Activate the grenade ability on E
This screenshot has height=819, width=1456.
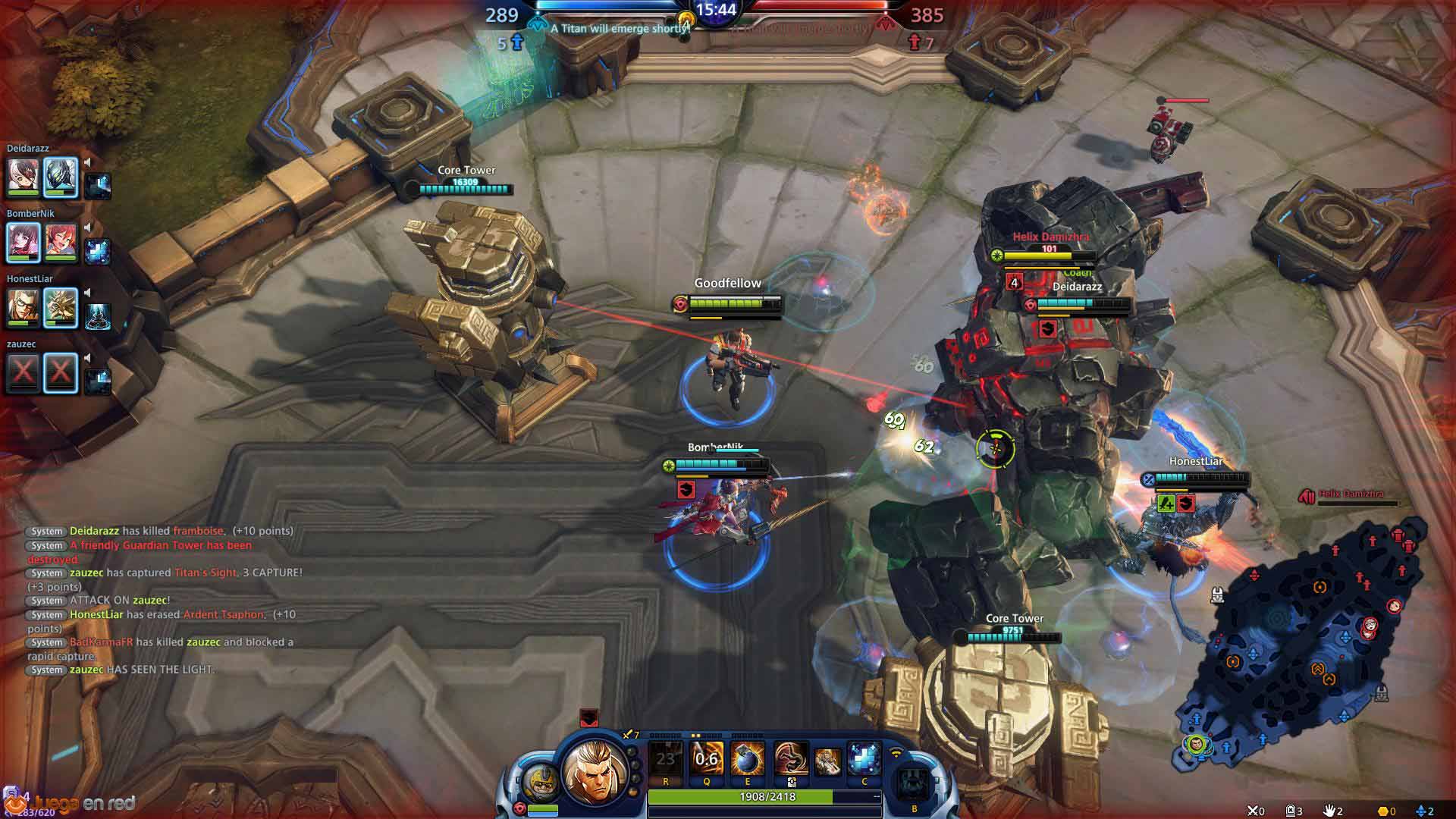(747, 758)
